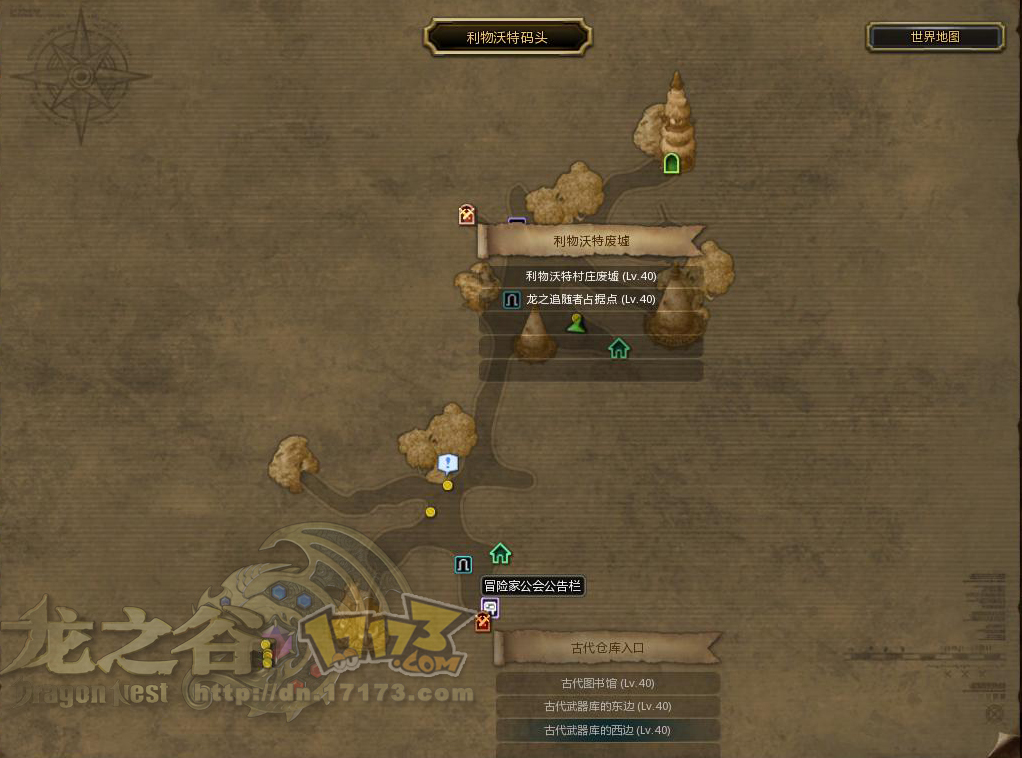
Task: Click the green gate marker on the tower
Action: (x=672, y=163)
